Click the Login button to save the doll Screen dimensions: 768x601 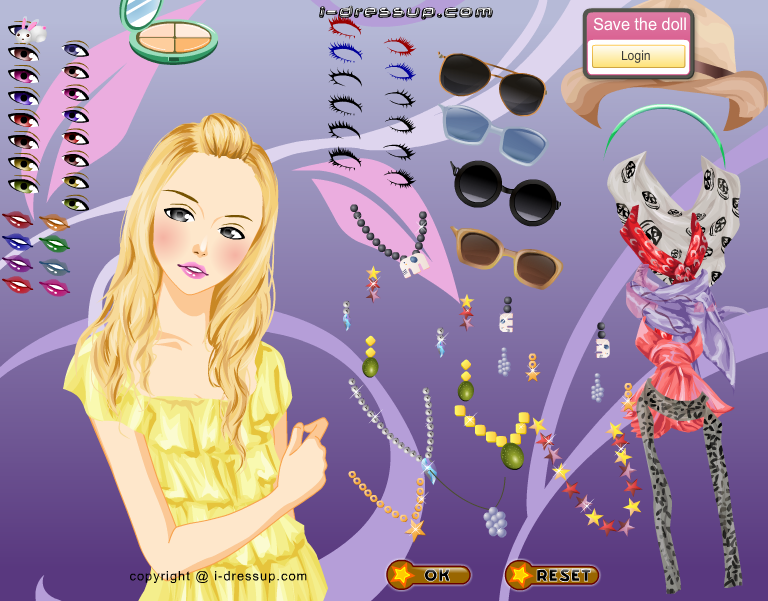point(635,56)
